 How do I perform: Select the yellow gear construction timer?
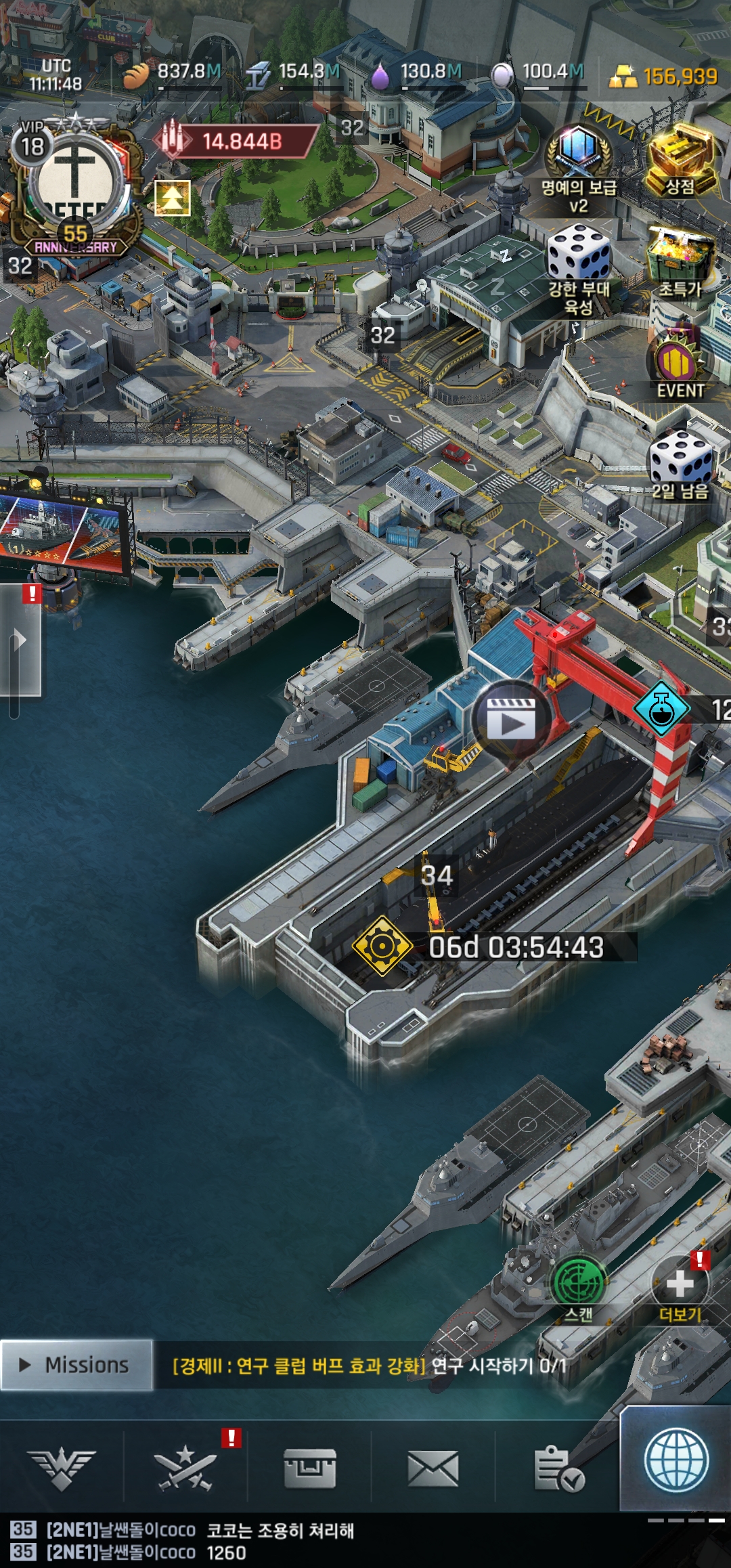pyautogui.click(x=382, y=945)
